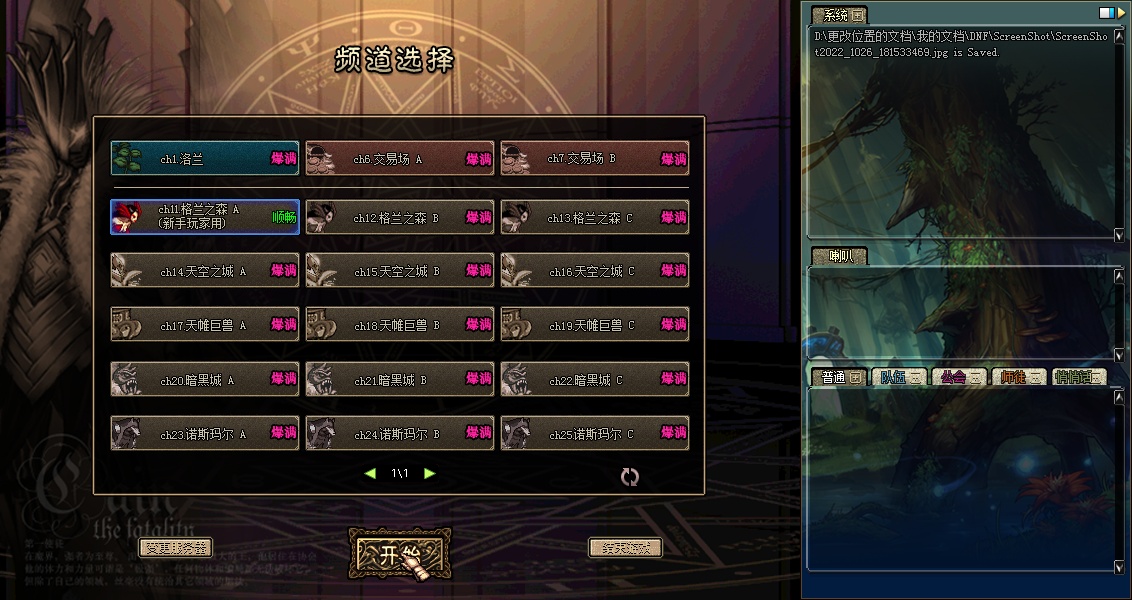The height and width of the screenshot is (600, 1132).
Task: Open 变更服务器 to change server
Action: 175,548
